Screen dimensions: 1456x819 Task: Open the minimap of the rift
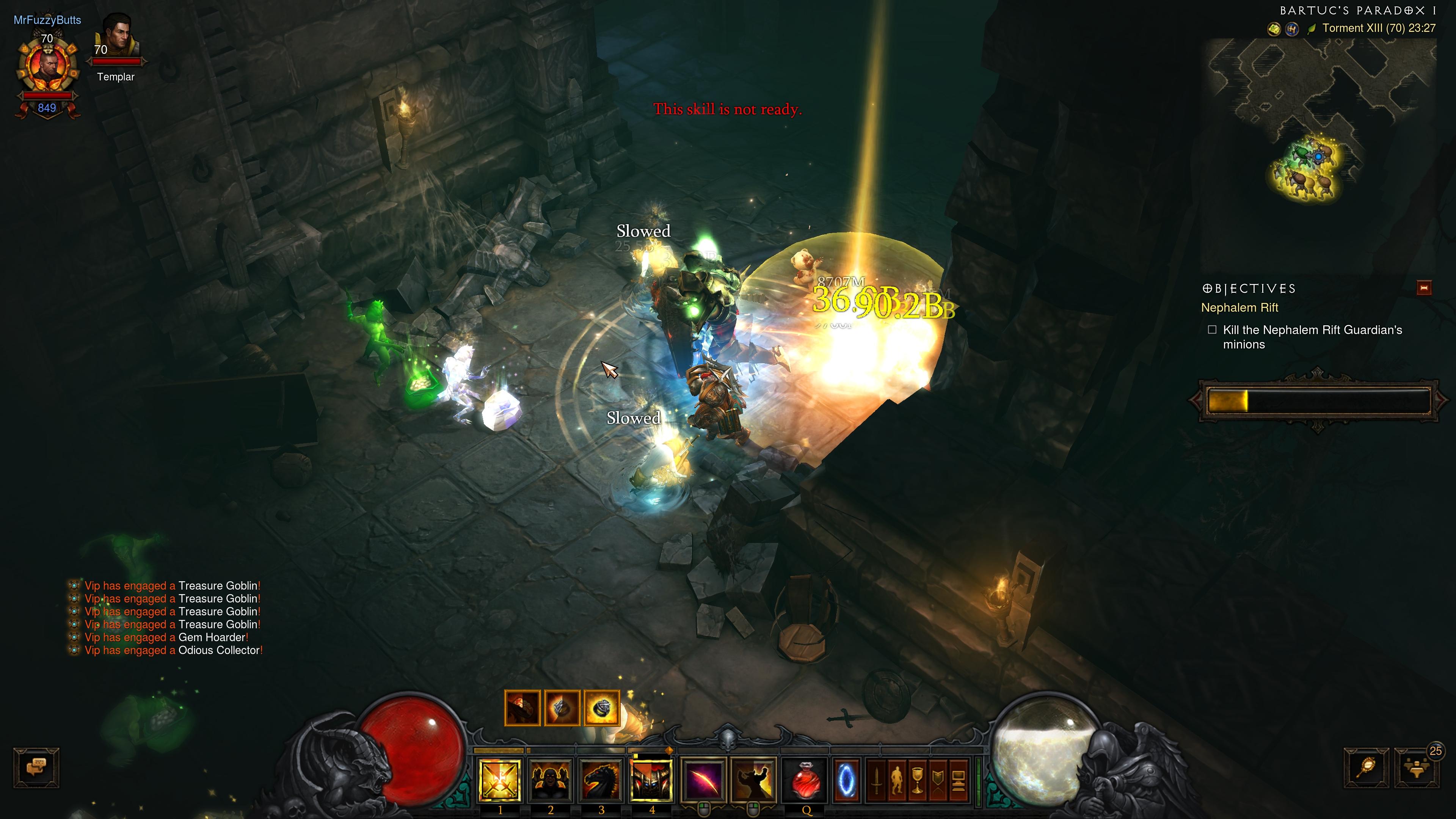tap(1322, 119)
